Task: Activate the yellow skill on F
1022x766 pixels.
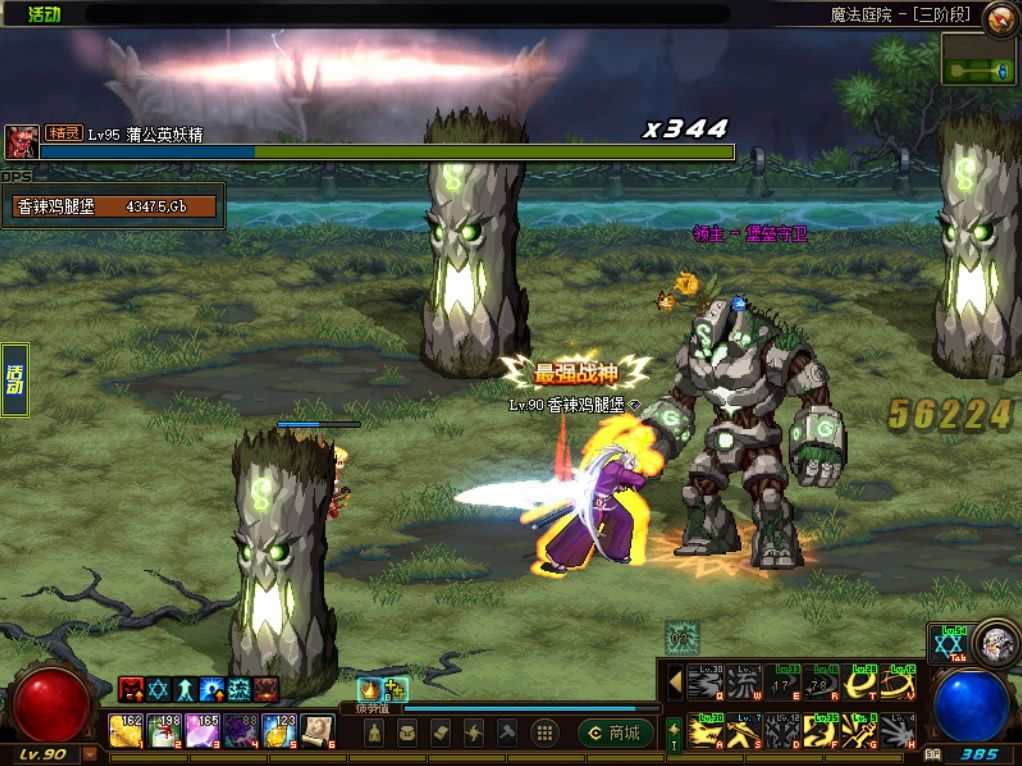Action: [820, 733]
